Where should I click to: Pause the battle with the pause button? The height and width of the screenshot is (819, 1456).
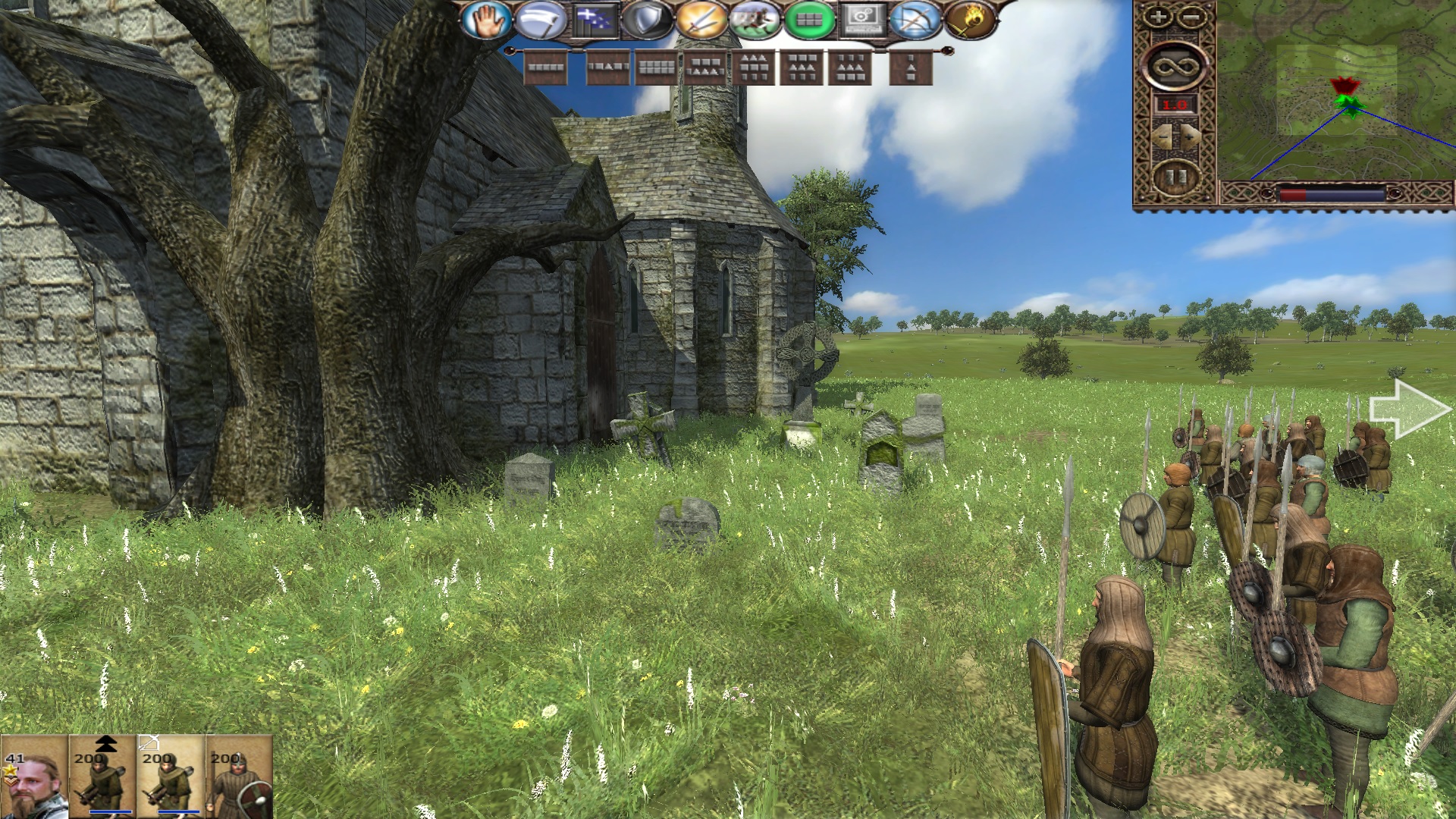pos(1175,177)
